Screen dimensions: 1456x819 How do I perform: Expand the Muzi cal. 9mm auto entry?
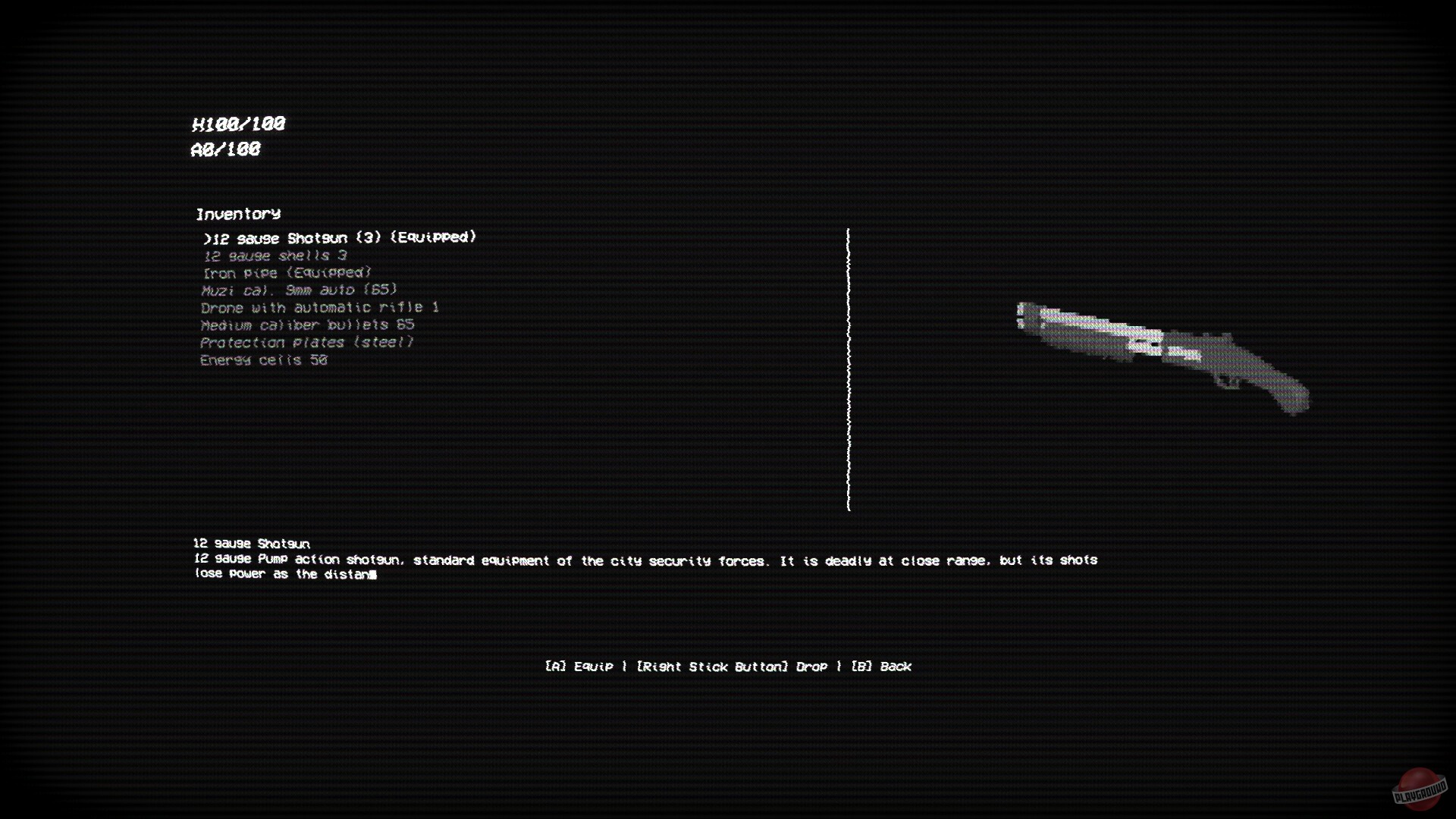click(x=299, y=290)
